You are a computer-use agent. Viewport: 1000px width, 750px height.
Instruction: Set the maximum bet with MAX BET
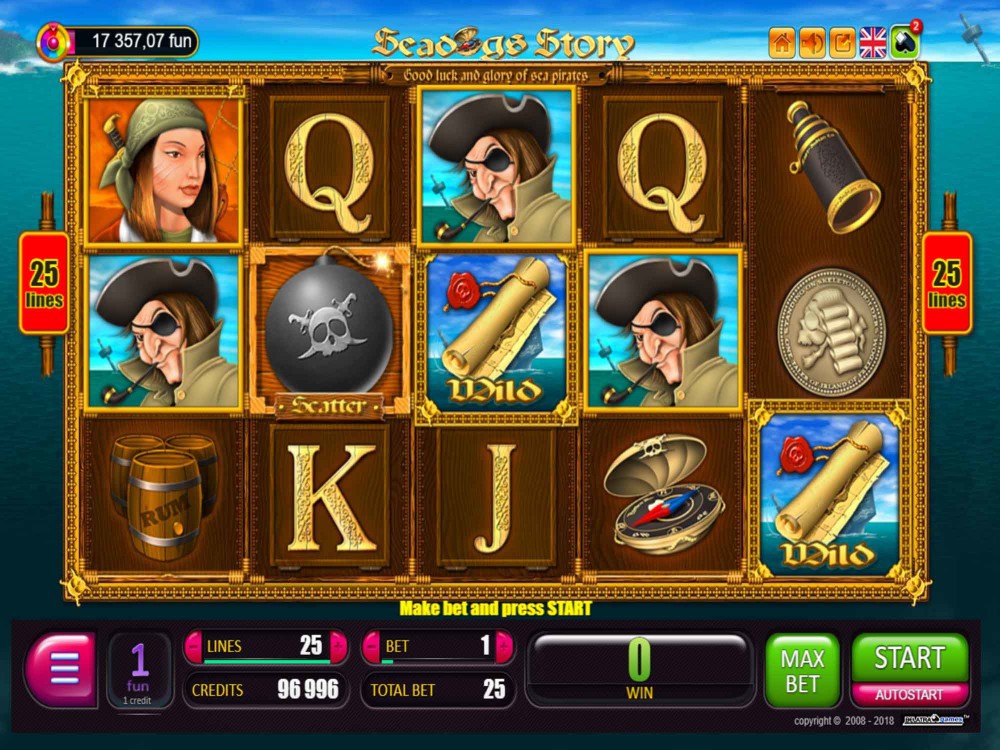tap(802, 671)
